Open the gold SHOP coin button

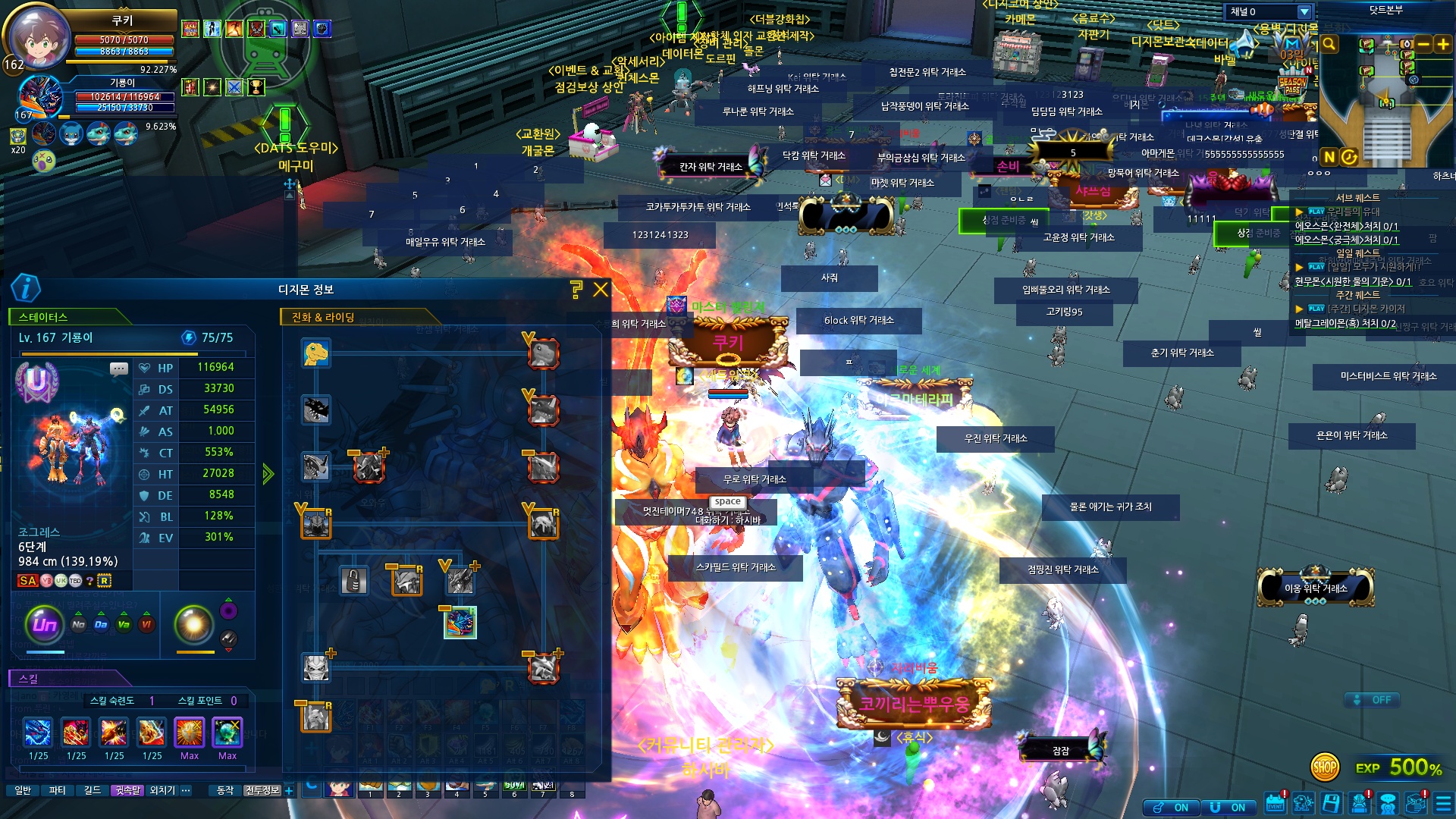pyautogui.click(x=1325, y=767)
